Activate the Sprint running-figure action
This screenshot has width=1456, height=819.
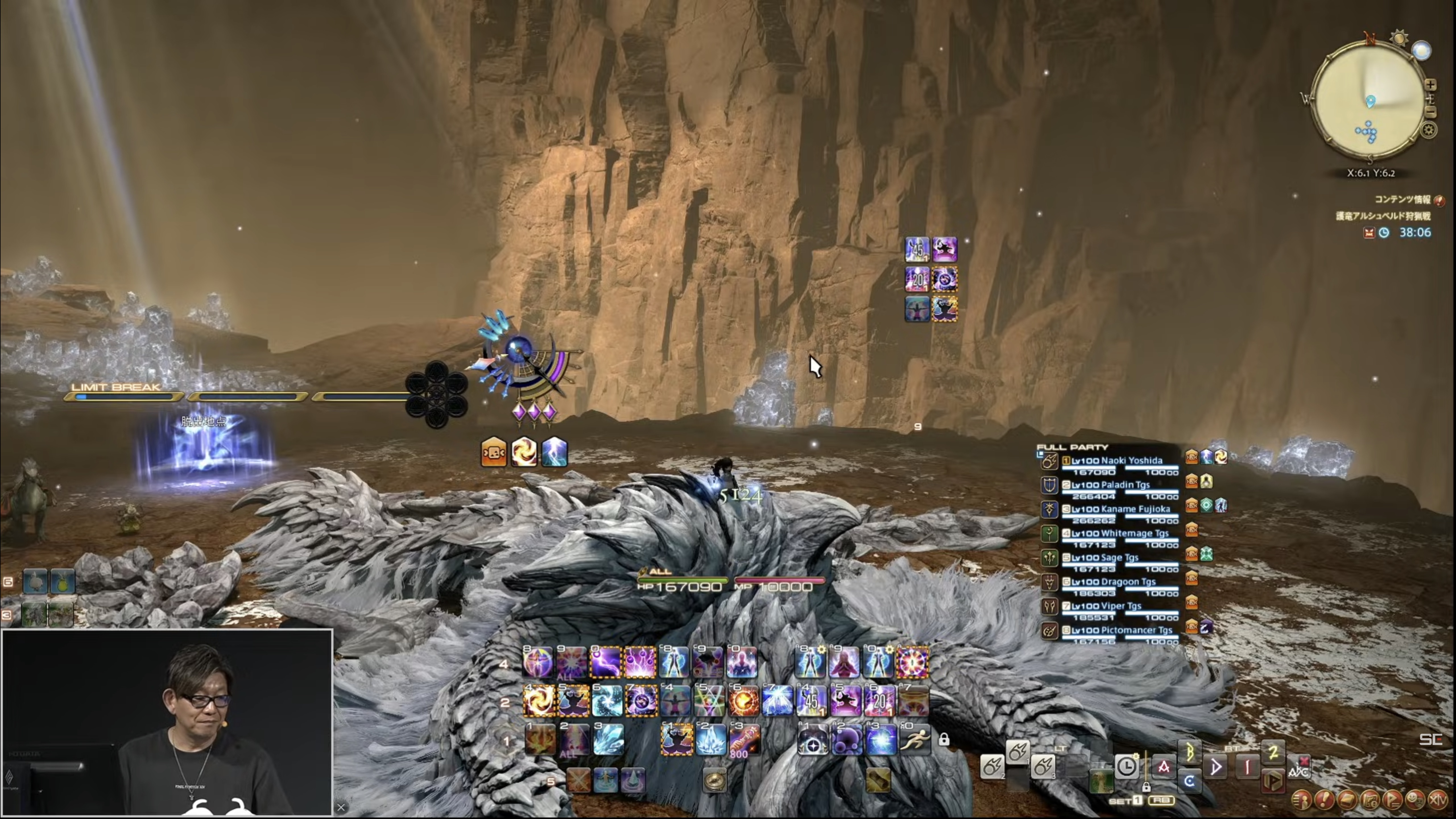914,739
